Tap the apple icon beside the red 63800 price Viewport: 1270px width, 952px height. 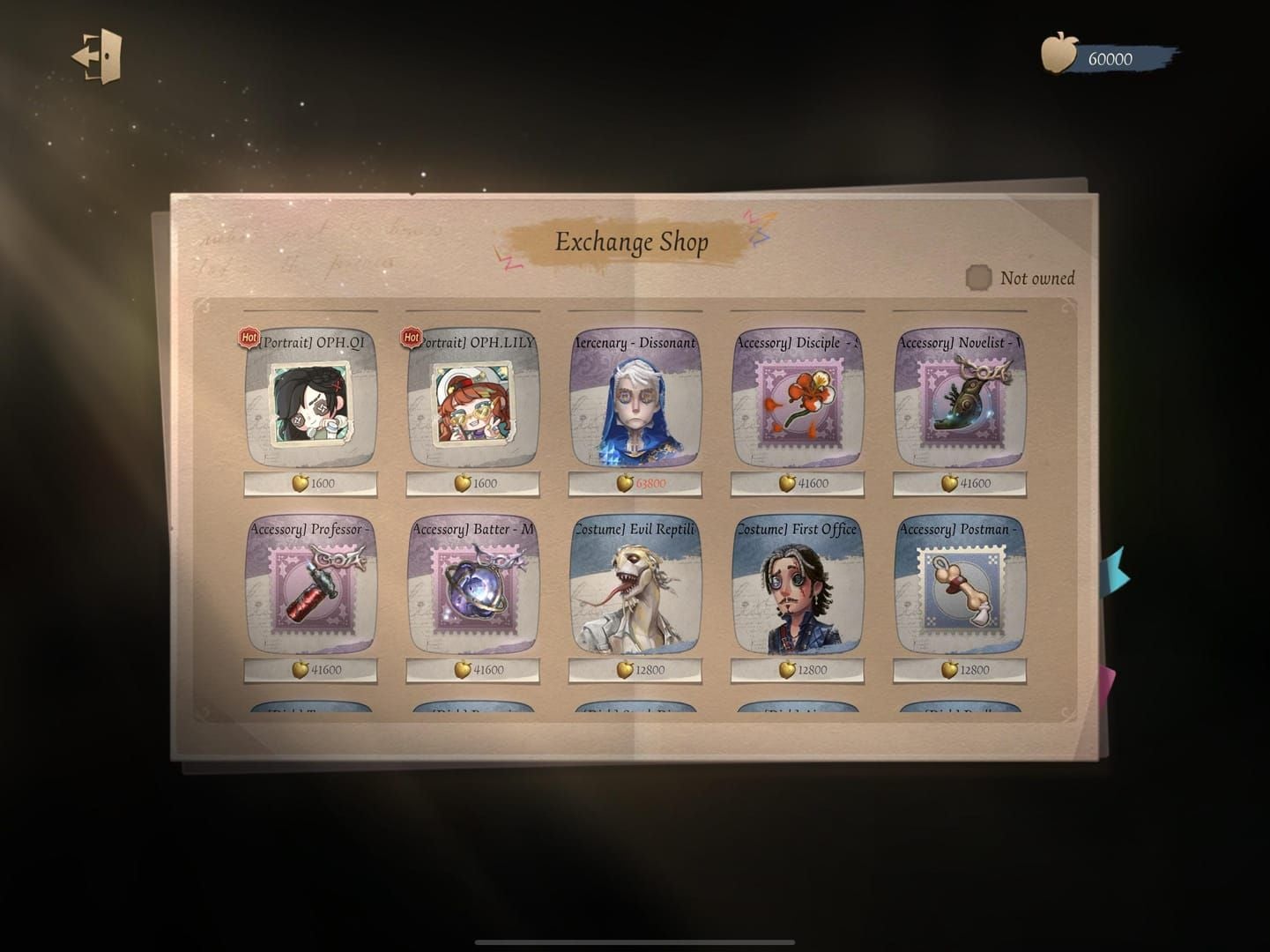tap(625, 483)
